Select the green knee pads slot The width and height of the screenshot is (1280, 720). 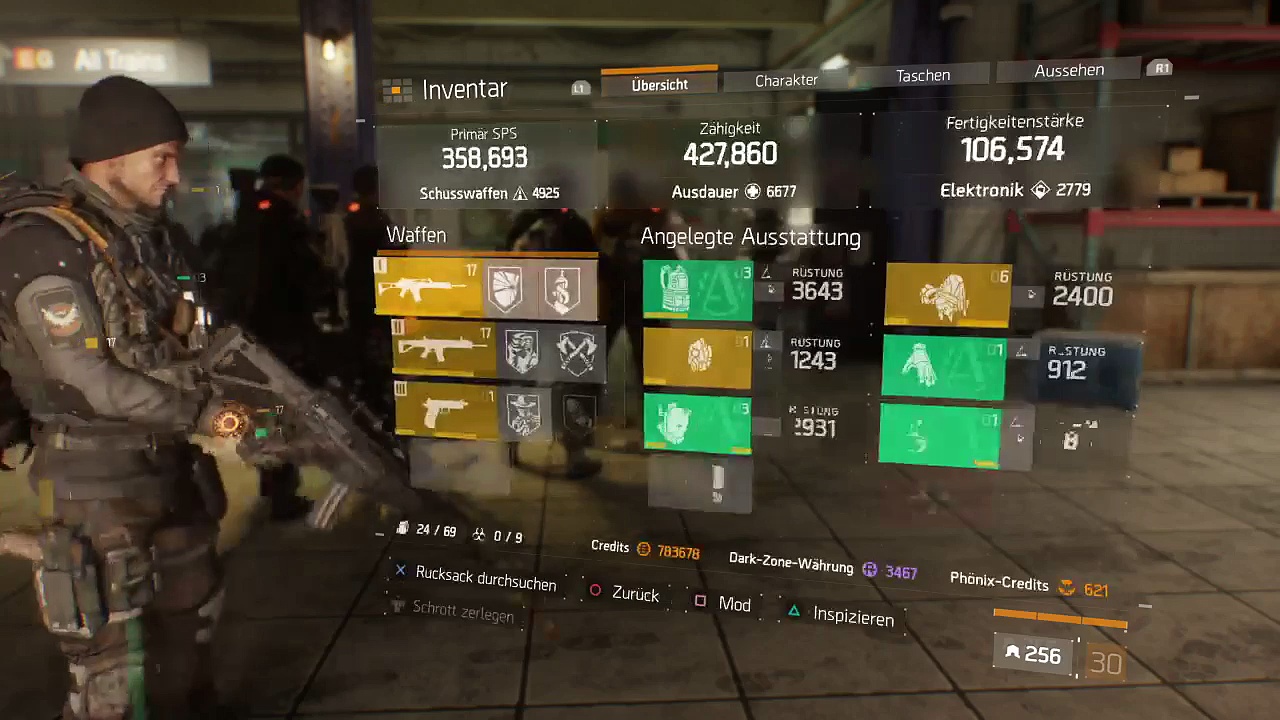click(x=696, y=422)
